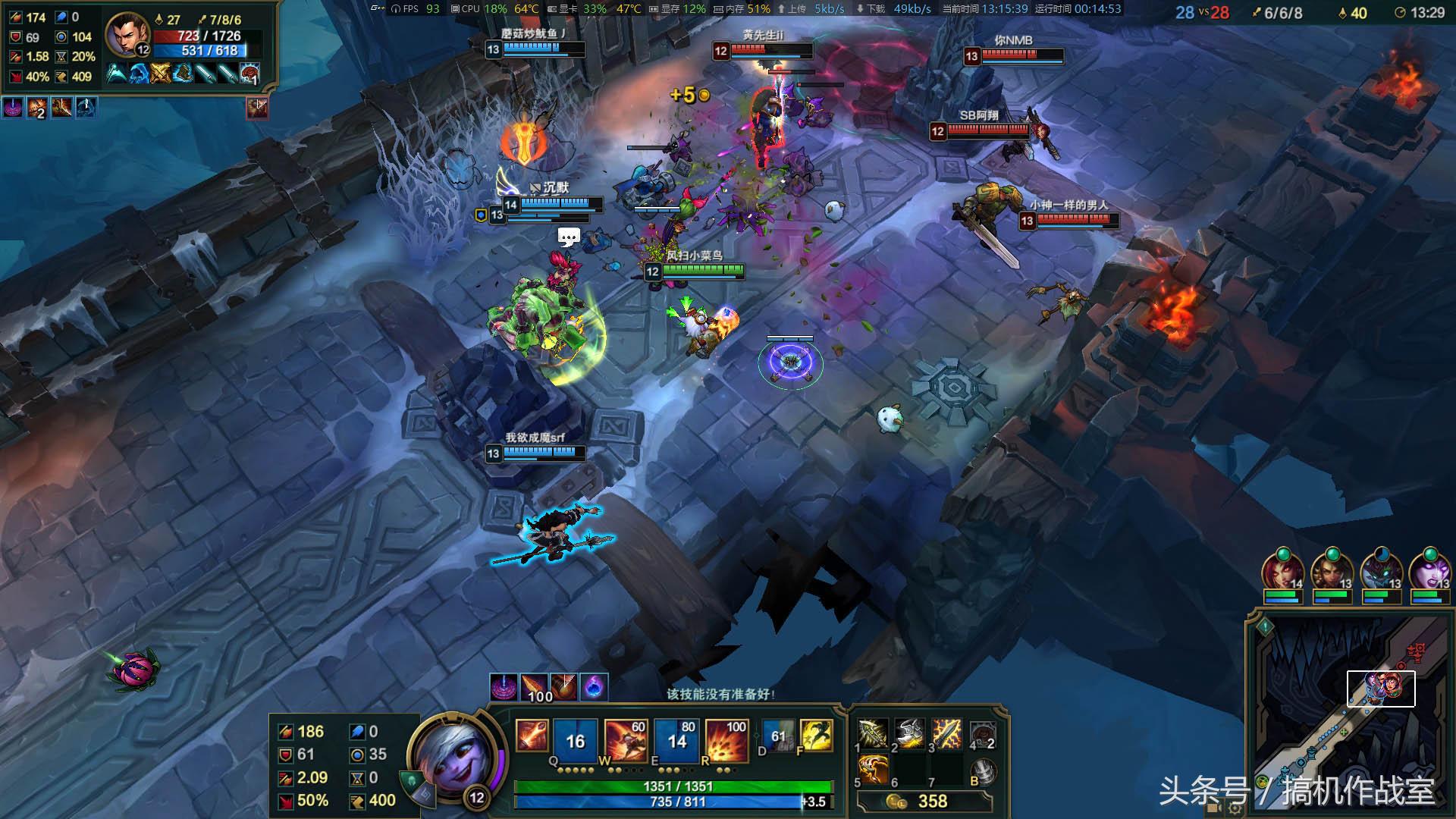Click the Tristana champion portrait
Viewport: 1456px width, 819px height.
(452, 755)
